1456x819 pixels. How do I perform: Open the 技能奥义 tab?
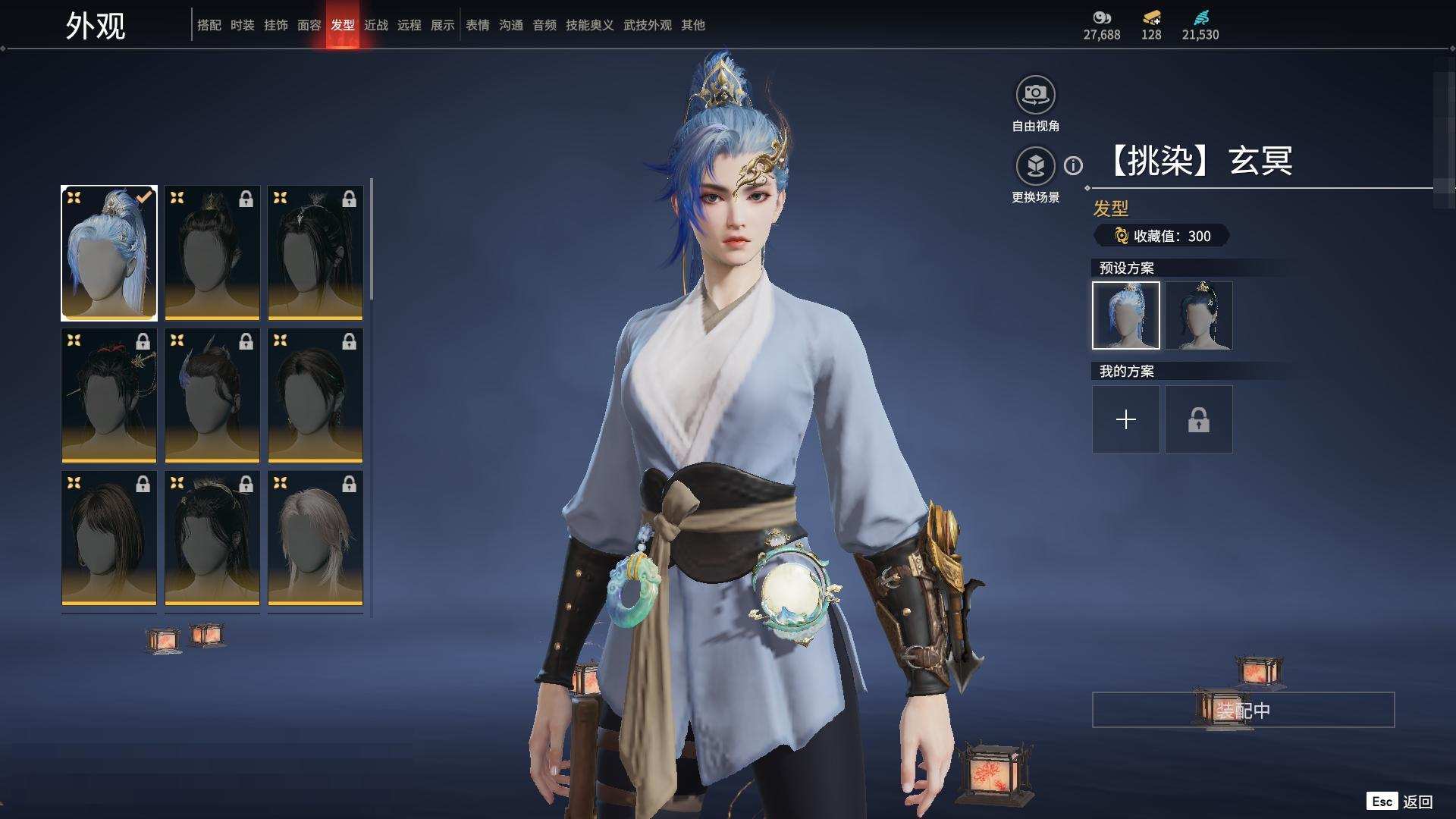pyautogui.click(x=589, y=25)
